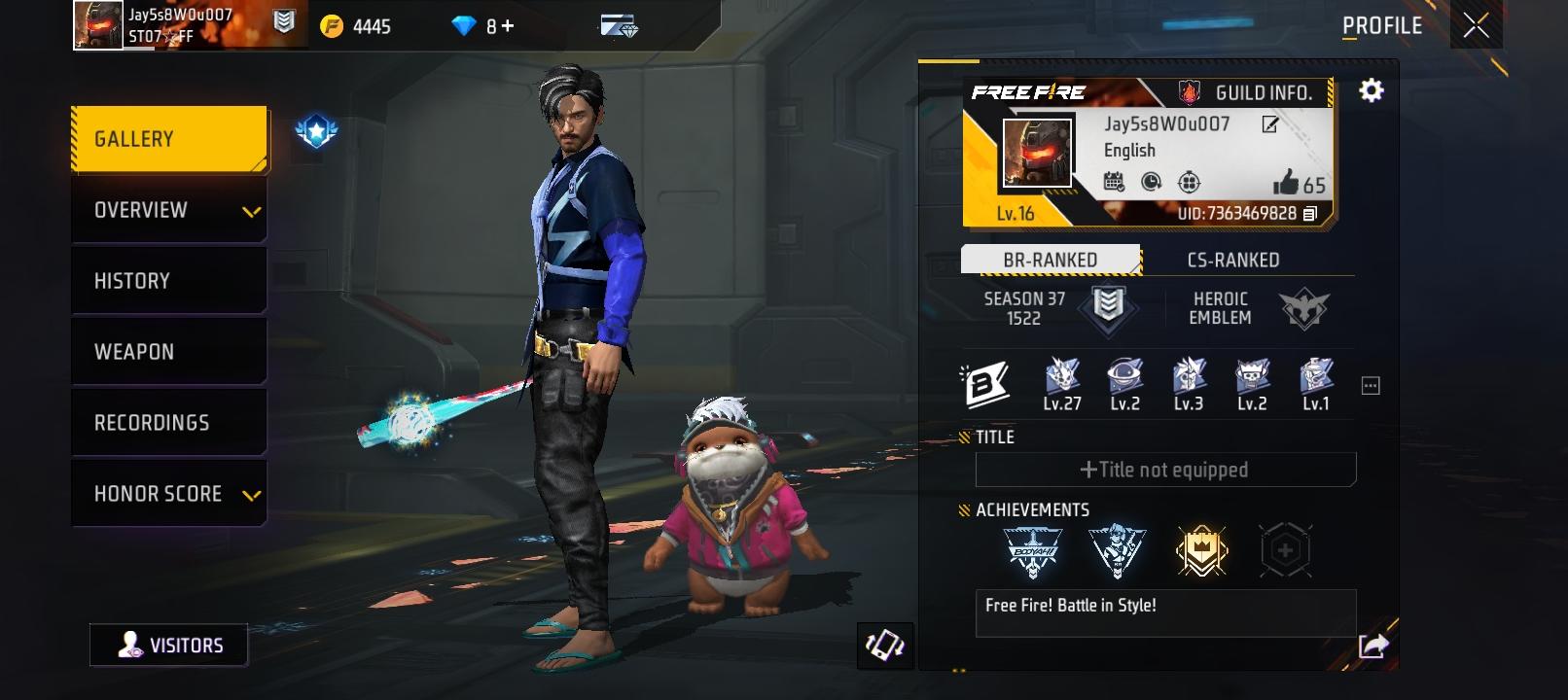Show more badges with the ellipsis button
The image size is (1568, 700).
[x=1371, y=386]
